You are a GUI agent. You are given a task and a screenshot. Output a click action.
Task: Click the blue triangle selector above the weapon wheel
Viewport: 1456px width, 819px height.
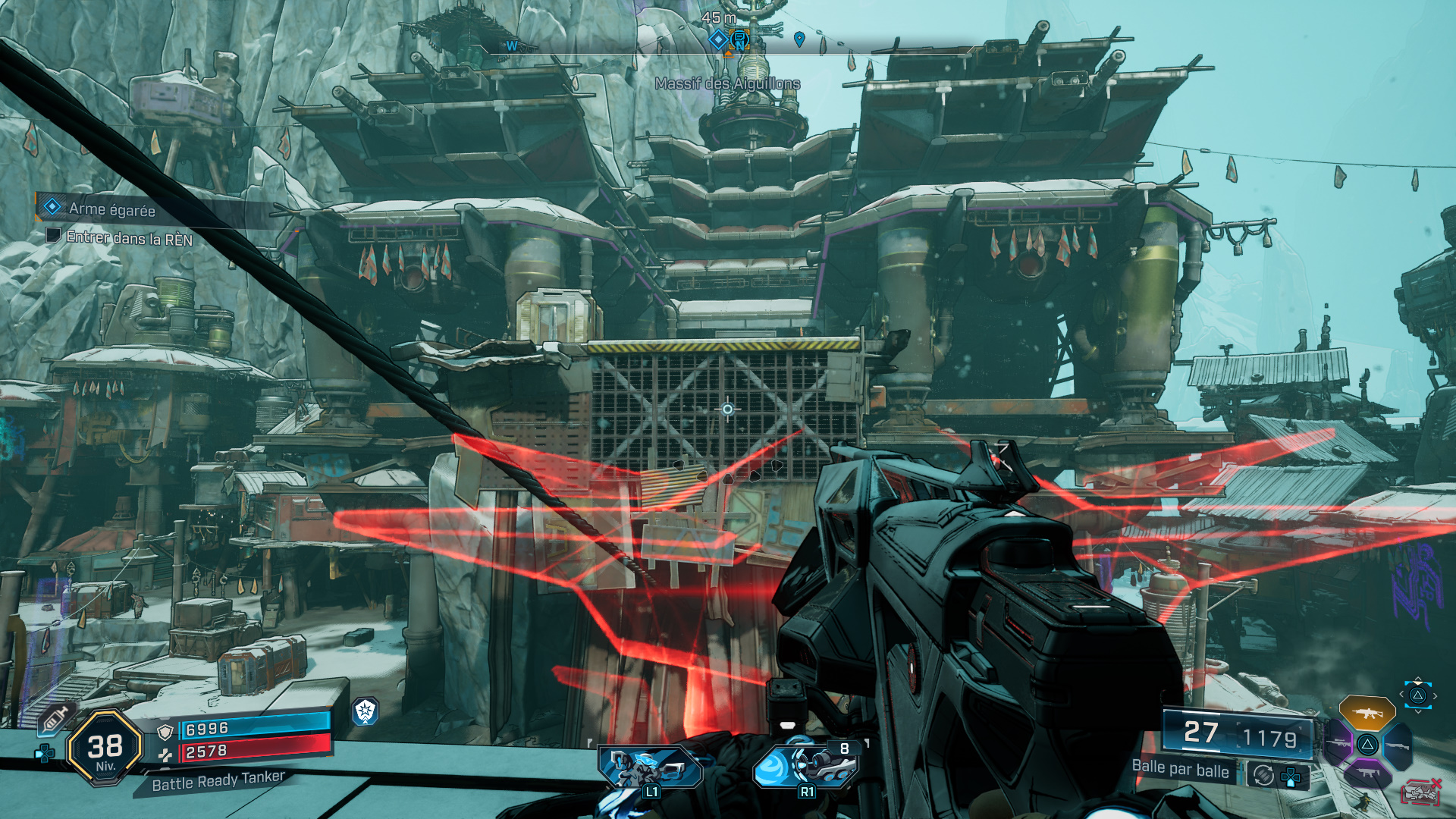(x=1417, y=695)
